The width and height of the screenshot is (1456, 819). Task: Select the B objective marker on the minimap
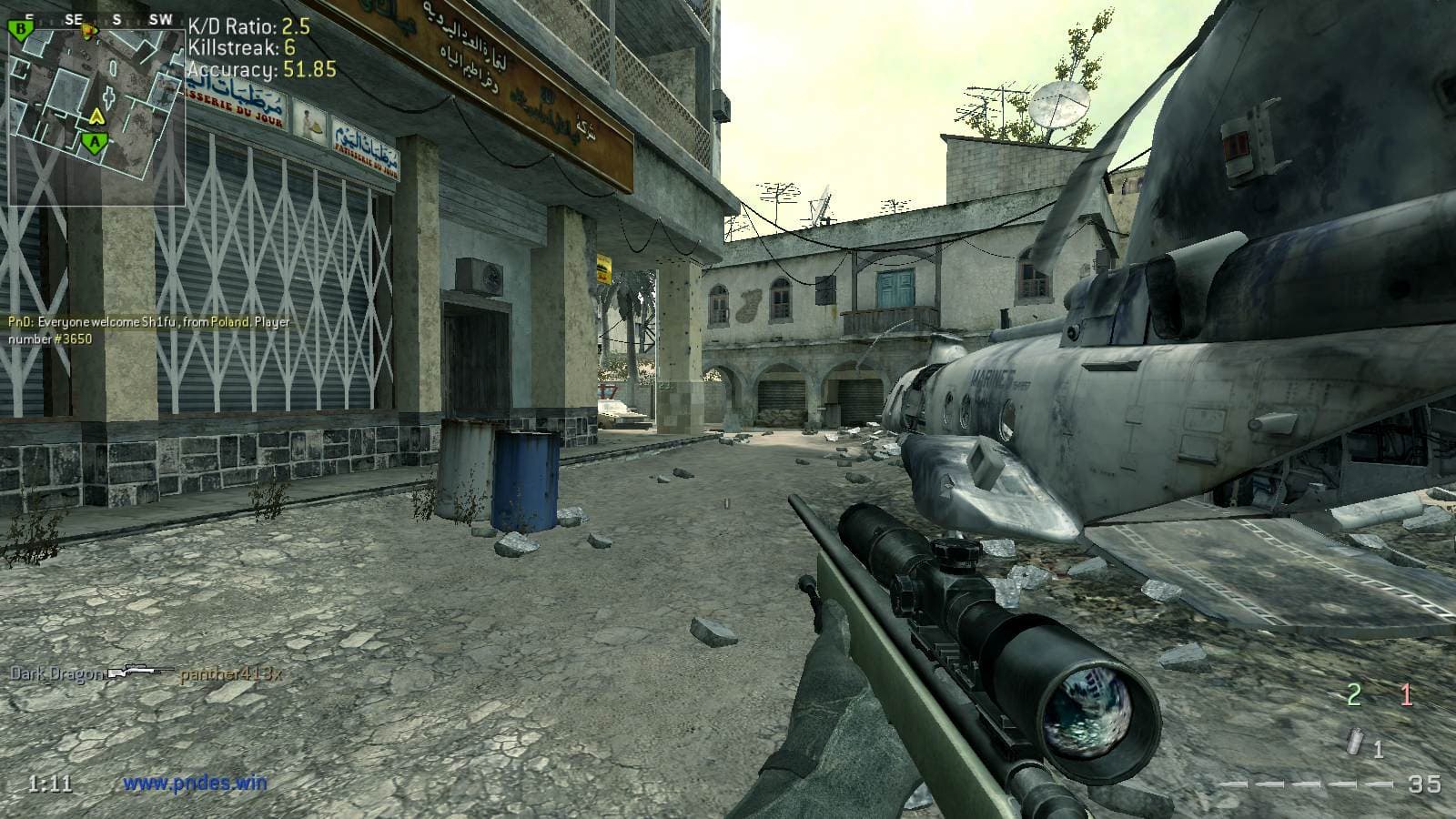pyautogui.click(x=19, y=30)
